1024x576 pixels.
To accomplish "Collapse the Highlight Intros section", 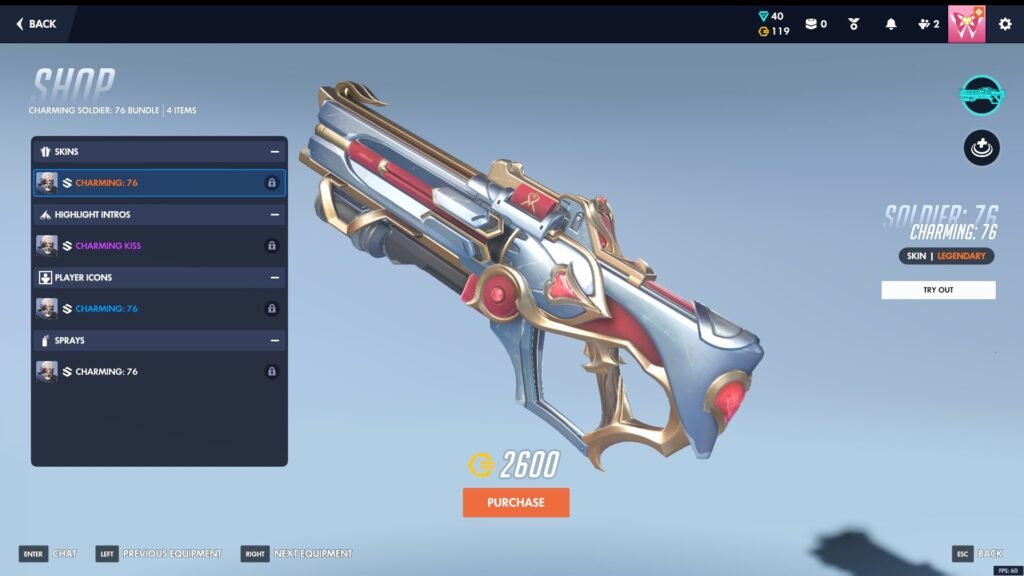I will (x=274, y=215).
